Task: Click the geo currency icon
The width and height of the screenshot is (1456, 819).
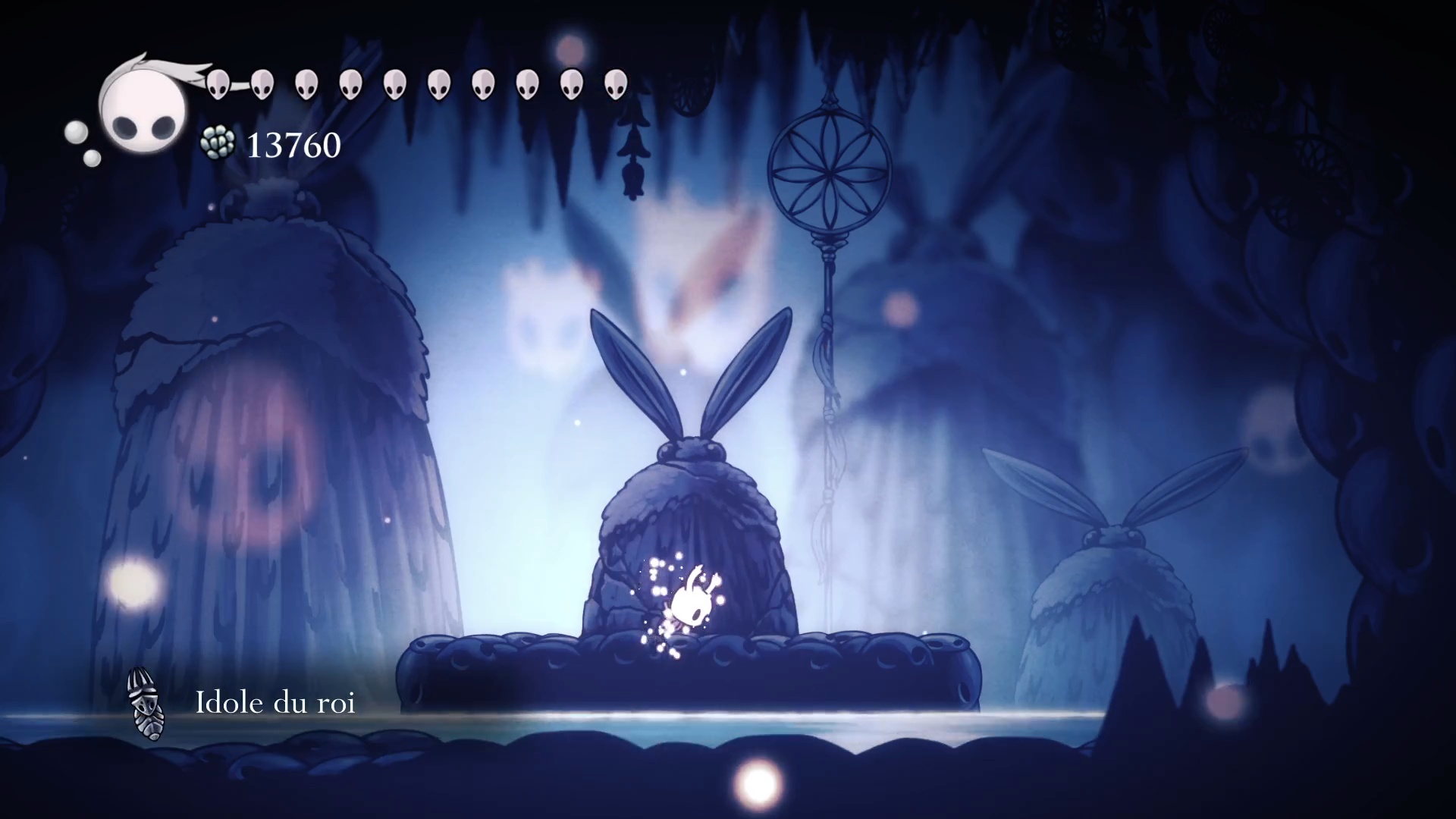Action: pyautogui.click(x=217, y=144)
